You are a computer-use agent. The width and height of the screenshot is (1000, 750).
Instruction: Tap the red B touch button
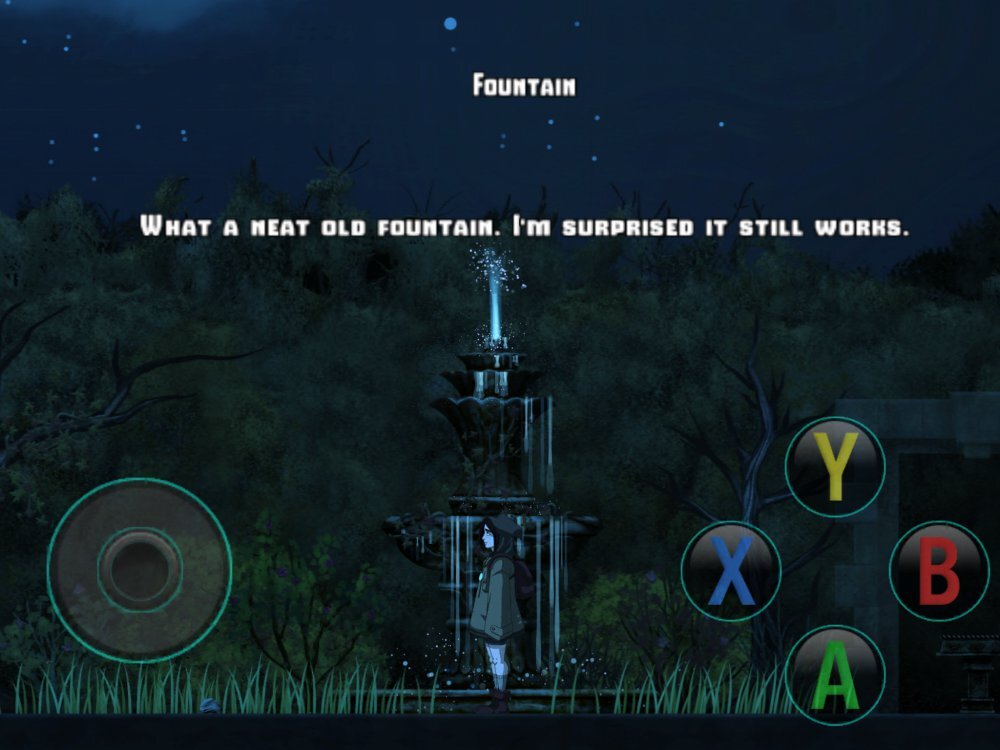(x=939, y=571)
